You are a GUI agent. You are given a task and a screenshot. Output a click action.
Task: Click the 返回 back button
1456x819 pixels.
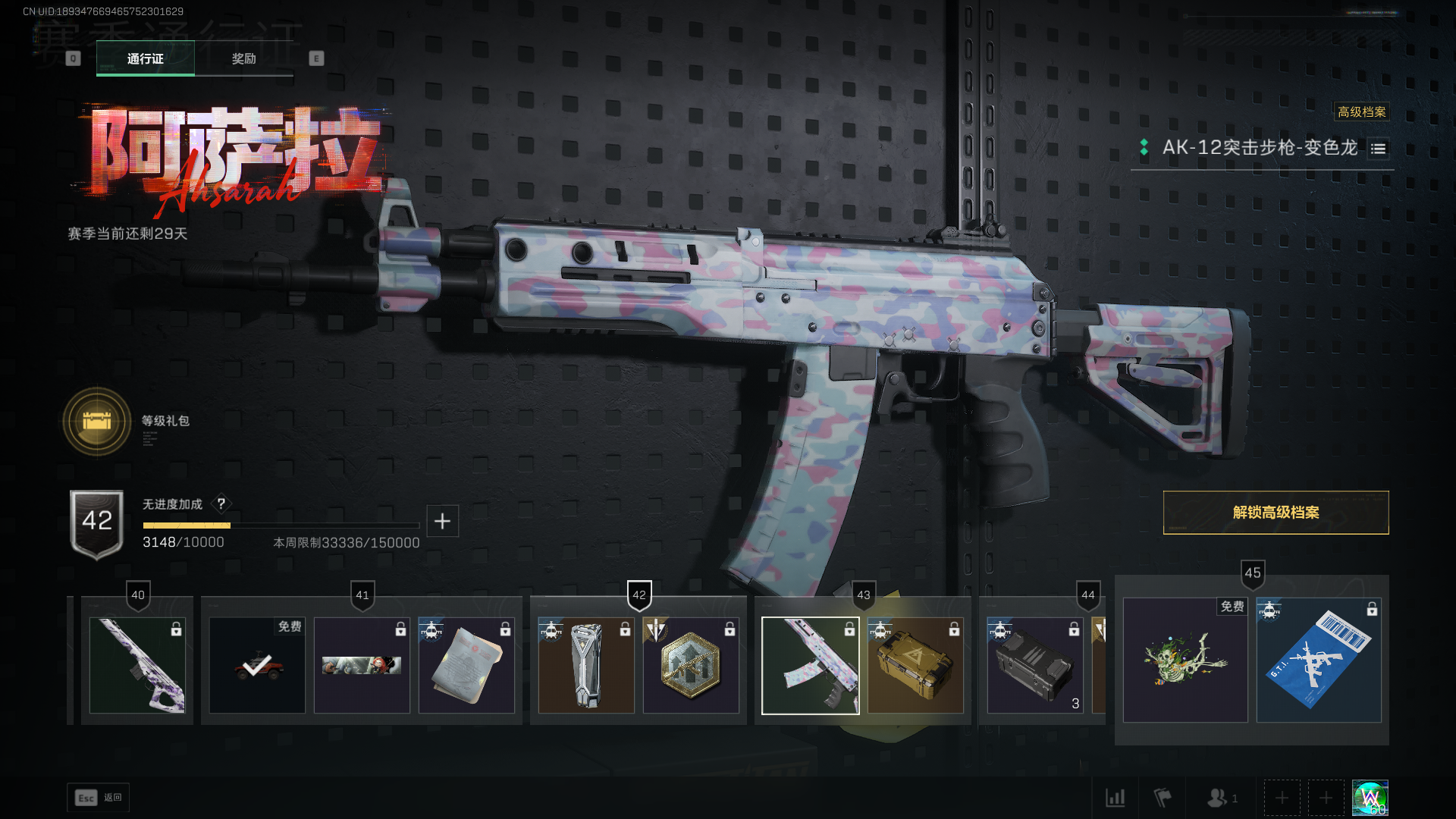tap(99, 798)
